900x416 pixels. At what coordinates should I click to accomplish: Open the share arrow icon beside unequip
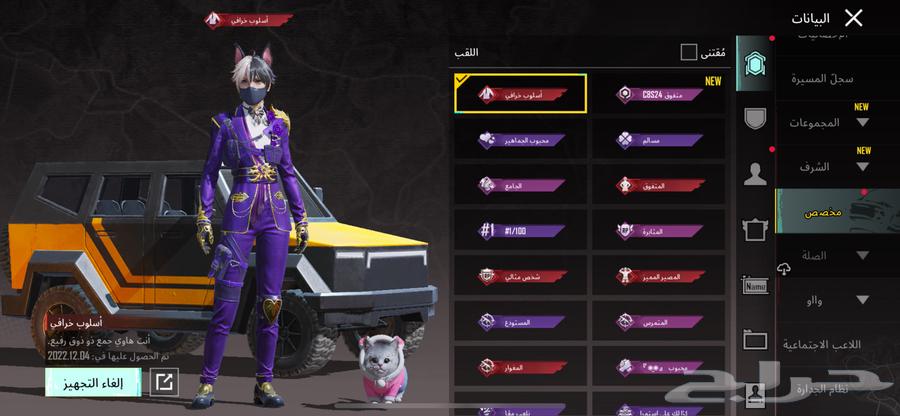point(164,381)
